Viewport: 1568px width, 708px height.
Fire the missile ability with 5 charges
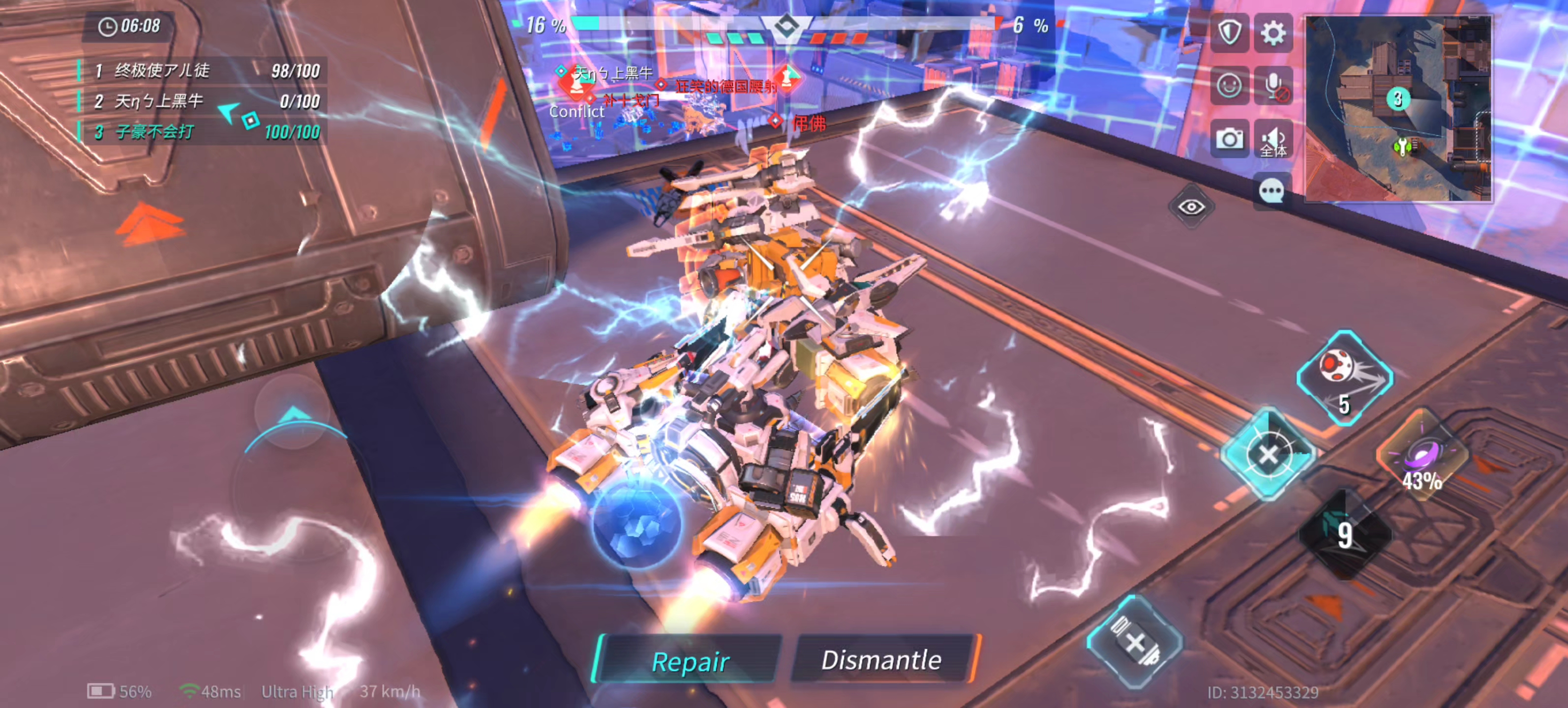tap(1345, 377)
